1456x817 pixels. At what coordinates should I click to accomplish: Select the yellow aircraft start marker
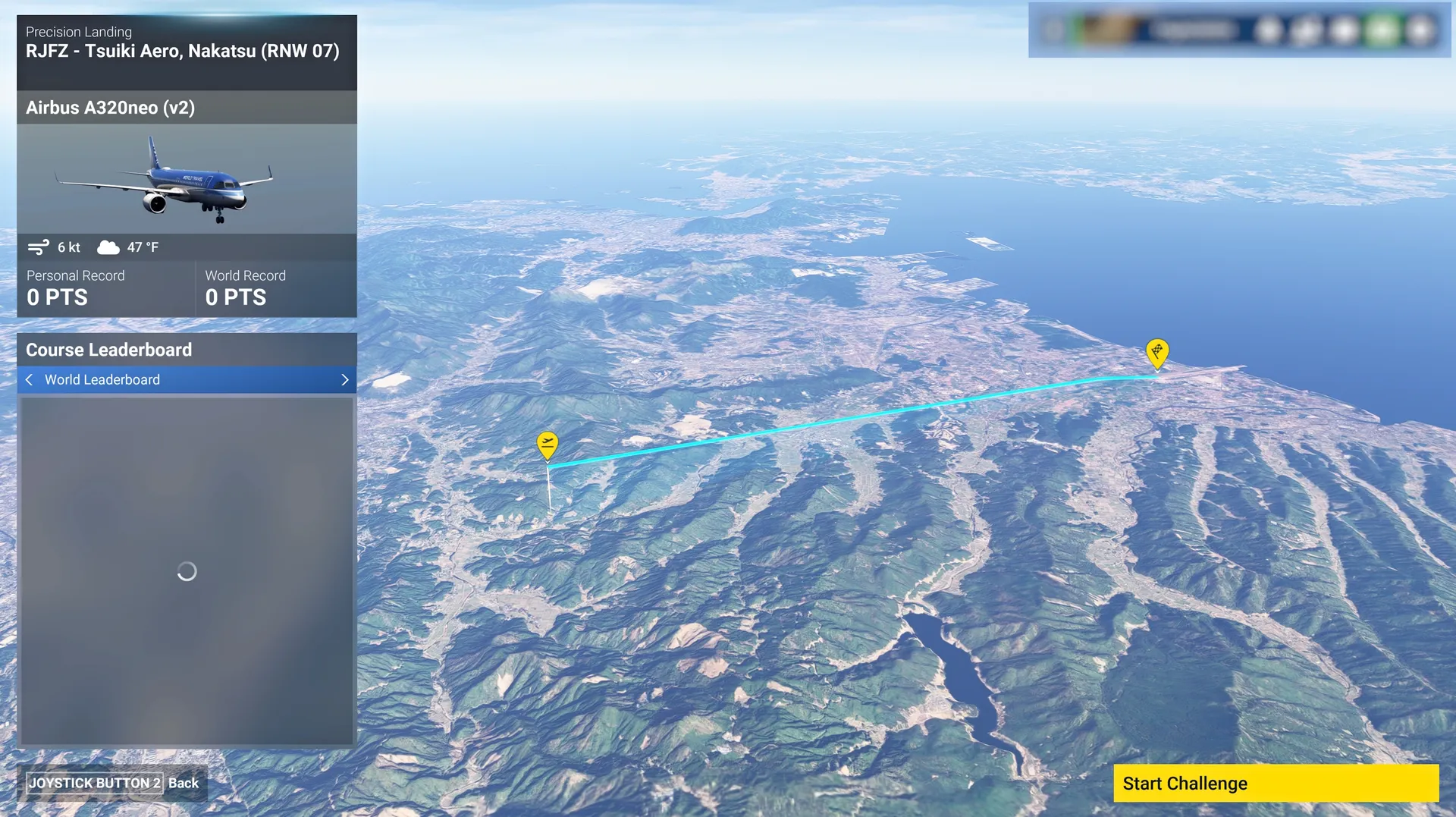tap(548, 444)
